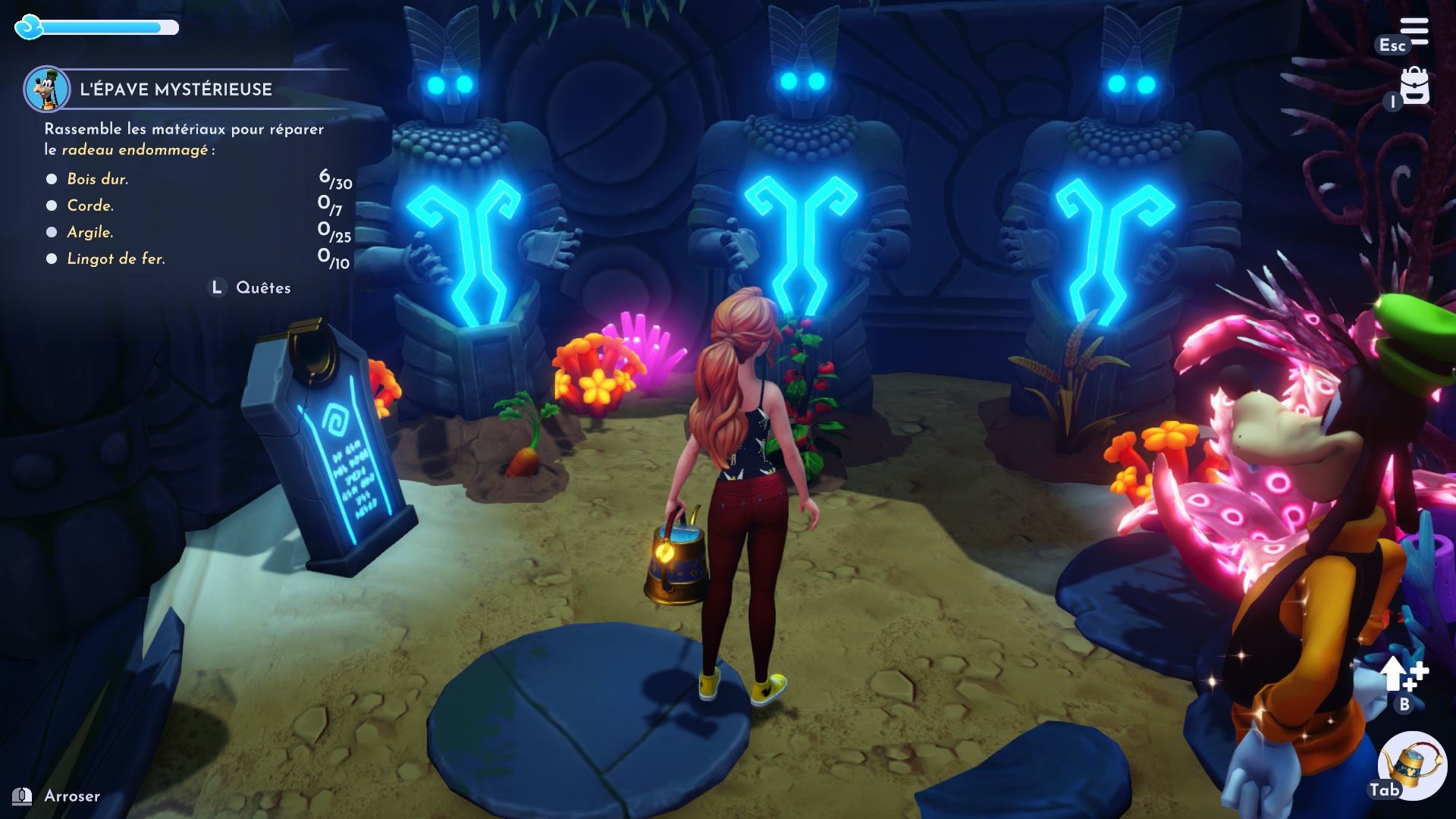The height and width of the screenshot is (819, 1456).
Task: Open the Esc pause menu
Action: point(1394,45)
